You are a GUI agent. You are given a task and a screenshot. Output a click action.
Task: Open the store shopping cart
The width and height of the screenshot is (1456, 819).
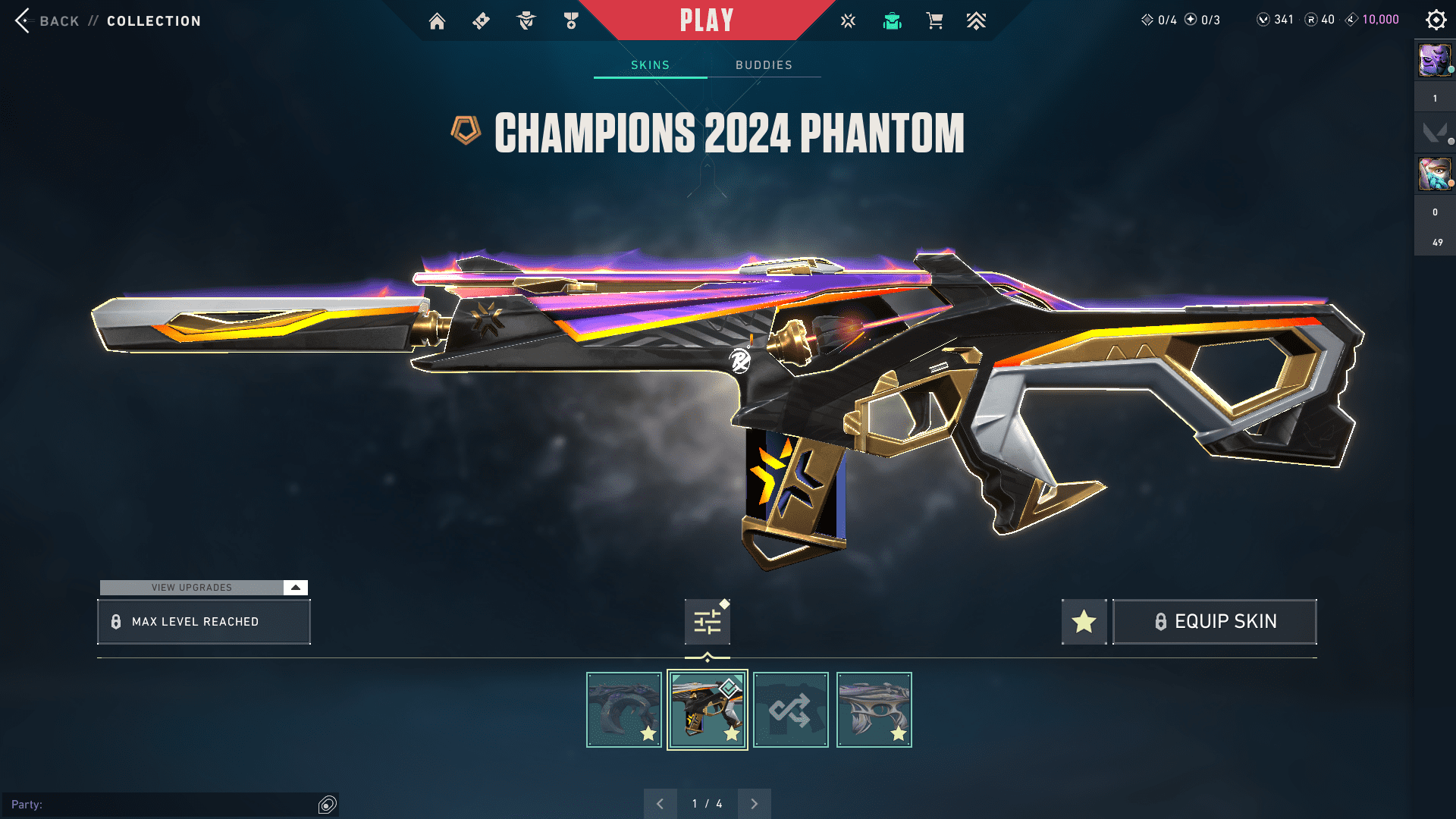pos(934,21)
